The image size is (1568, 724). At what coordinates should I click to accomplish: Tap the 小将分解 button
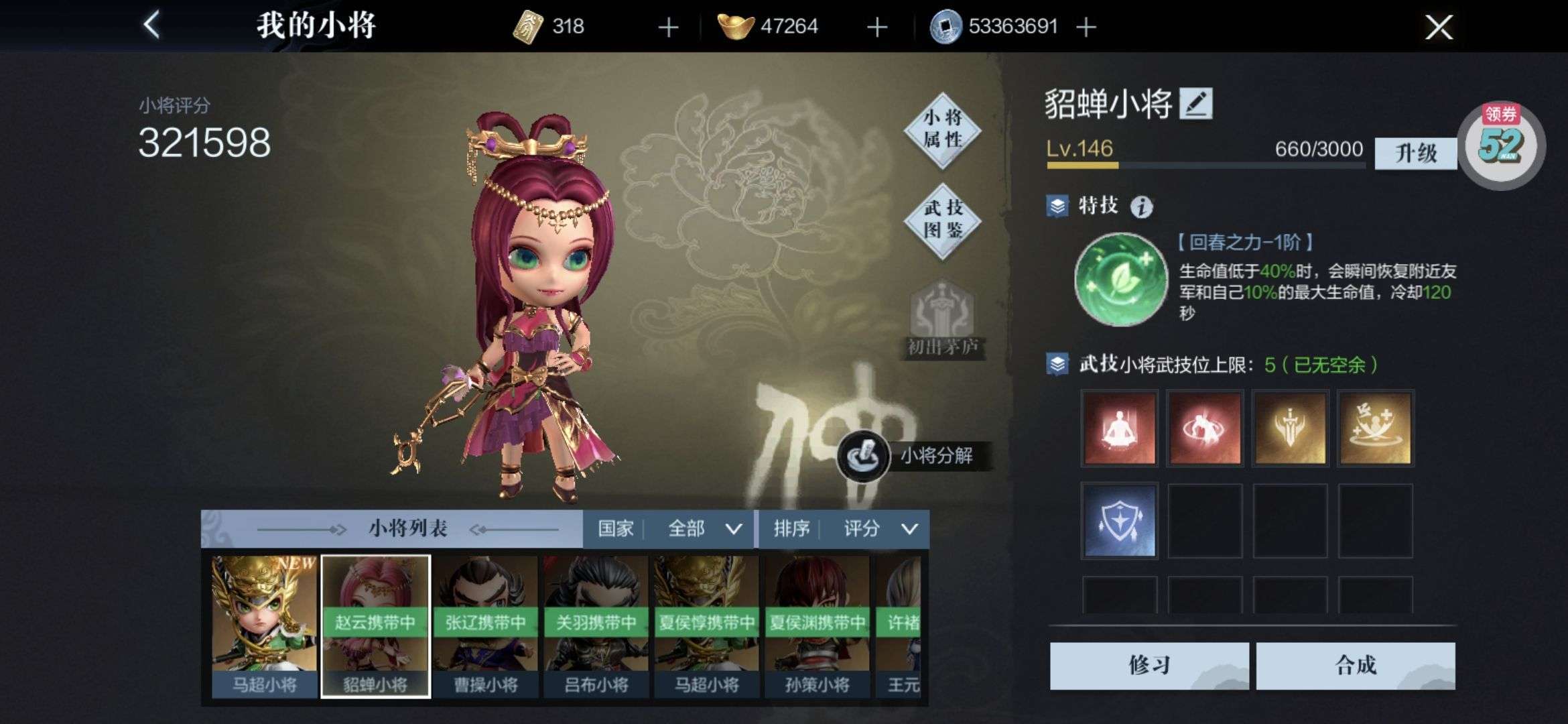(915, 456)
